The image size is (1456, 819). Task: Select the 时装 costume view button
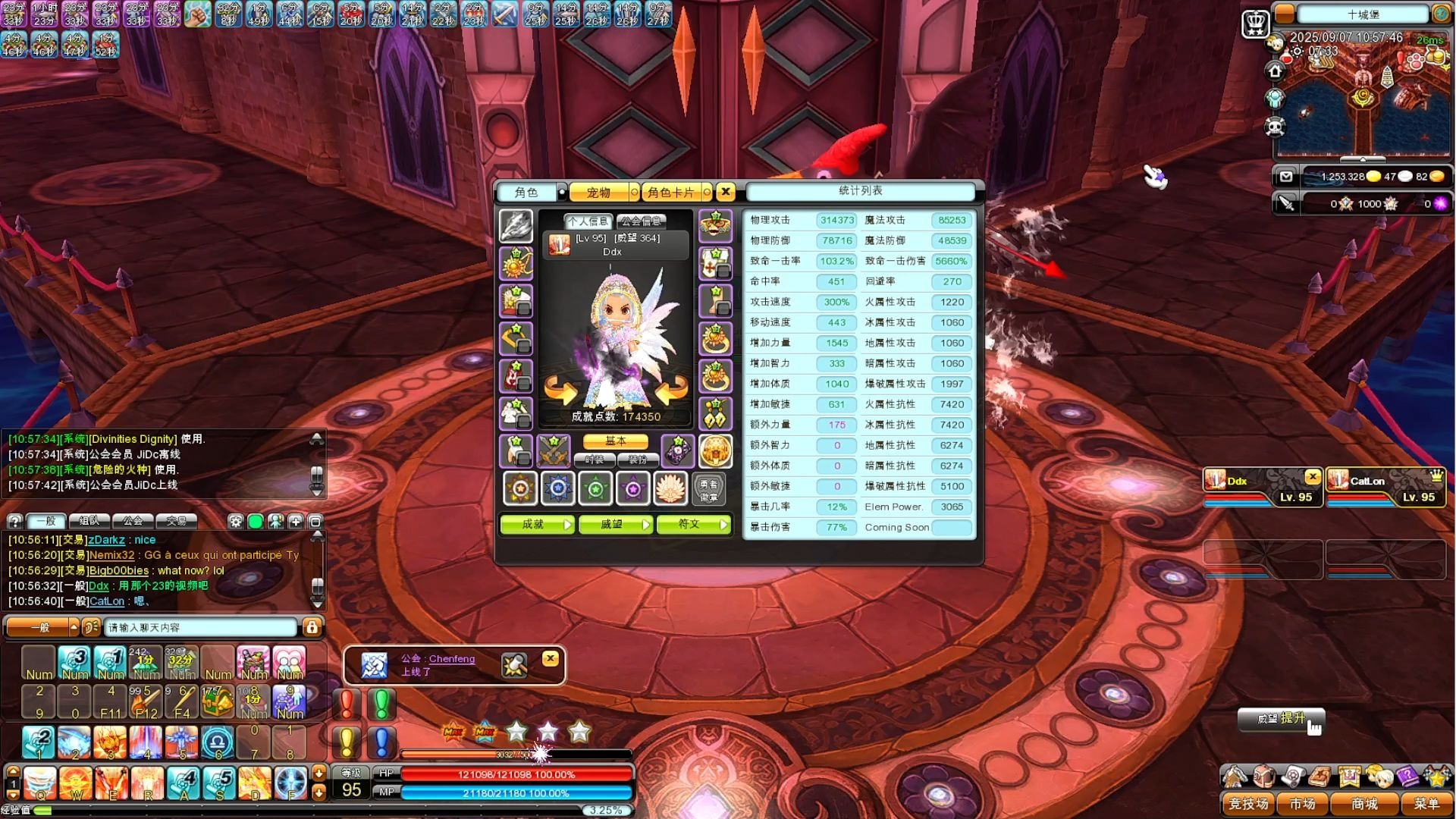[x=594, y=460]
